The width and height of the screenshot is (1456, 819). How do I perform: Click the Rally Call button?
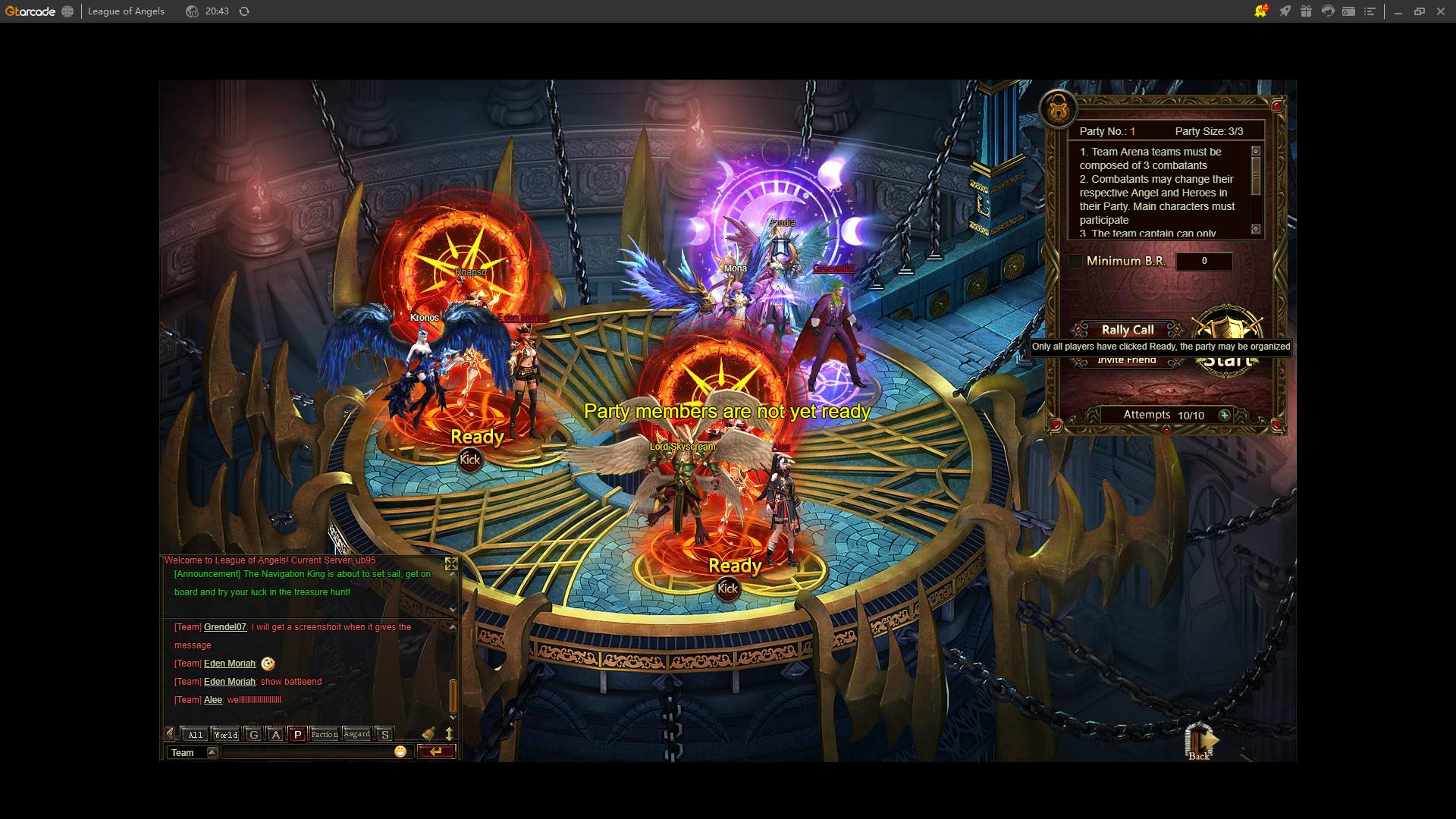[1127, 330]
